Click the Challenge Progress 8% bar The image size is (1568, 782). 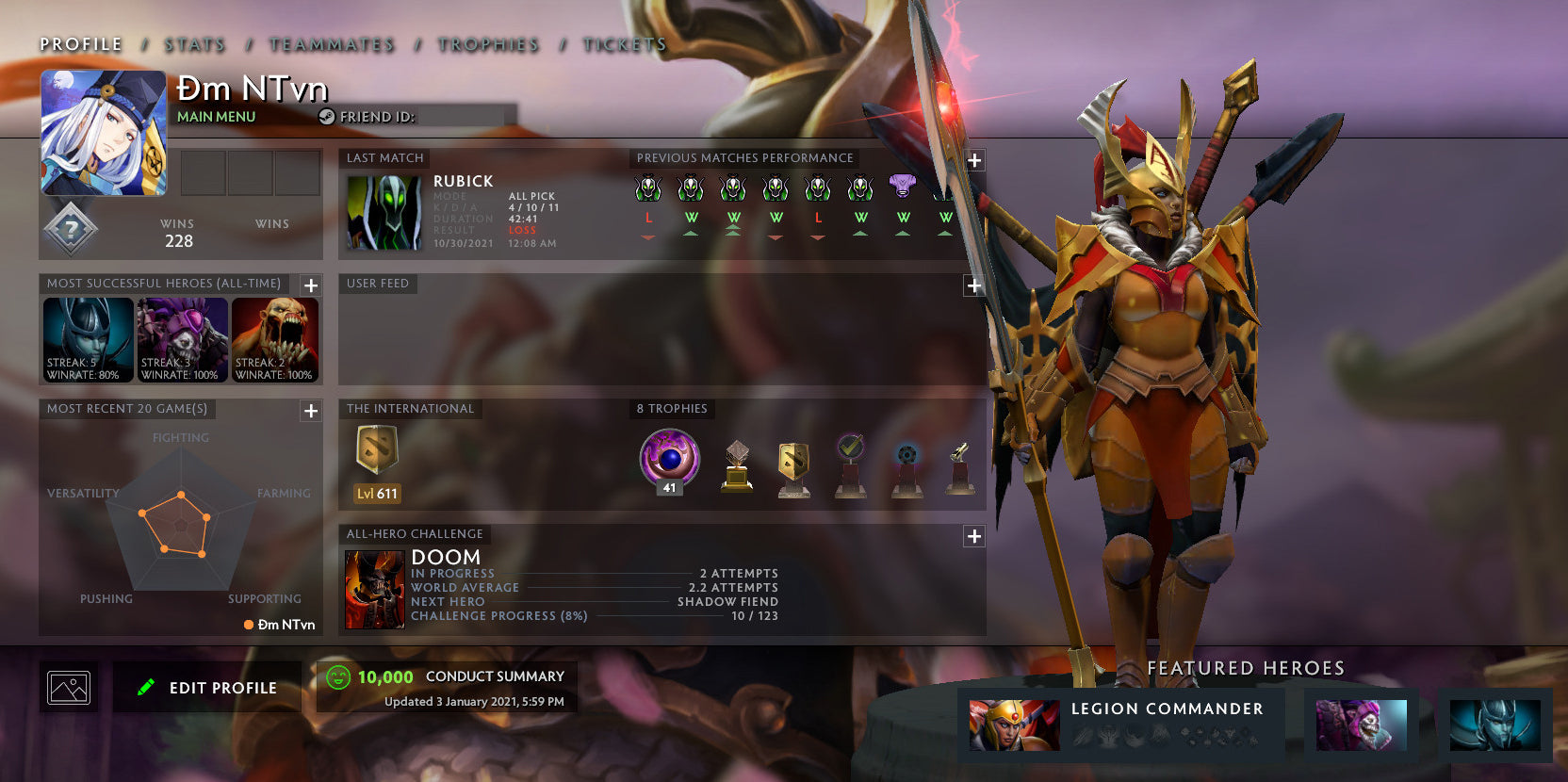point(565,615)
